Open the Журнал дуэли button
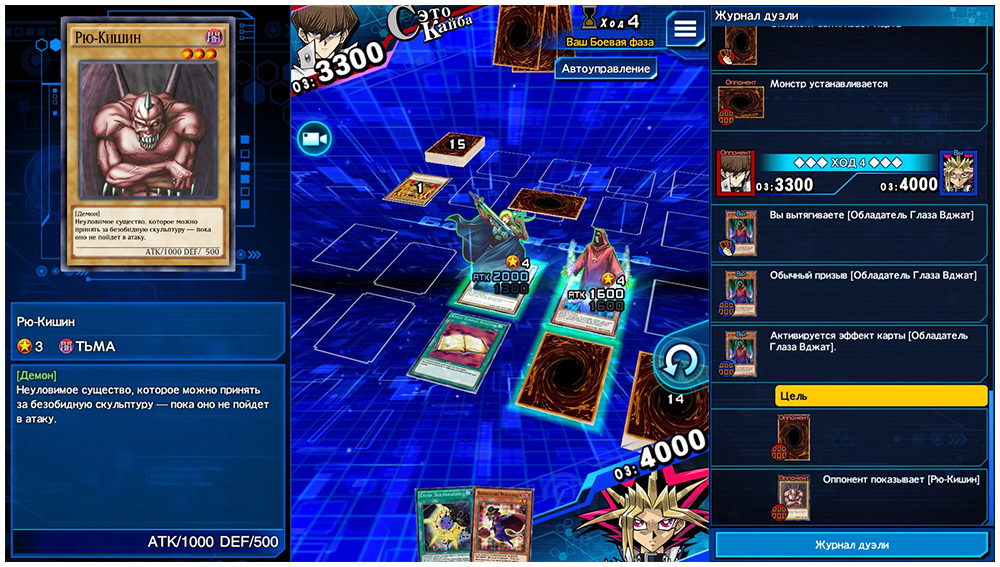Image resolution: width=1000 pixels, height=567 pixels. tap(850, 545)
